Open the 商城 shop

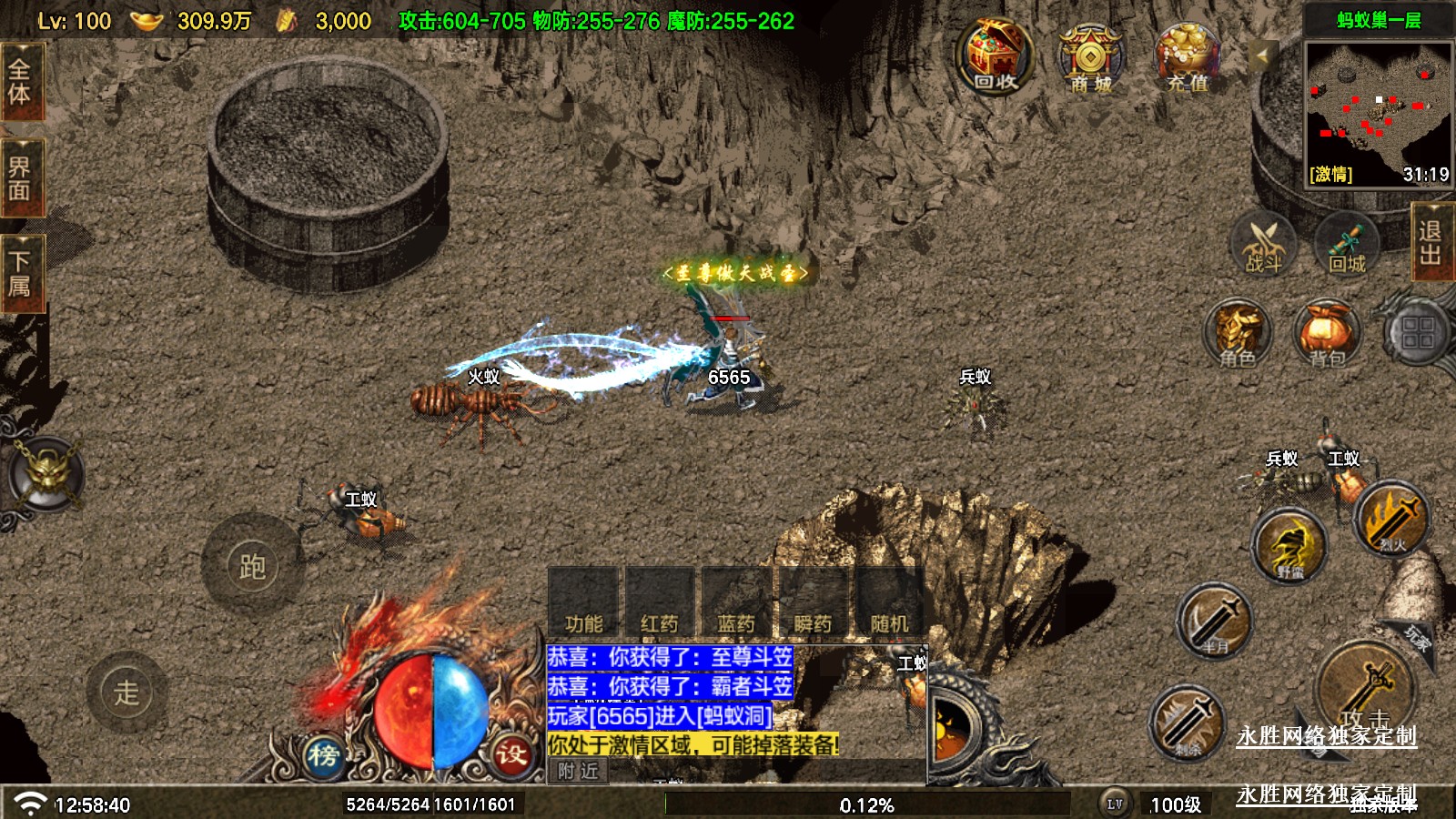pyautogui.click(x=1090, y=59)
